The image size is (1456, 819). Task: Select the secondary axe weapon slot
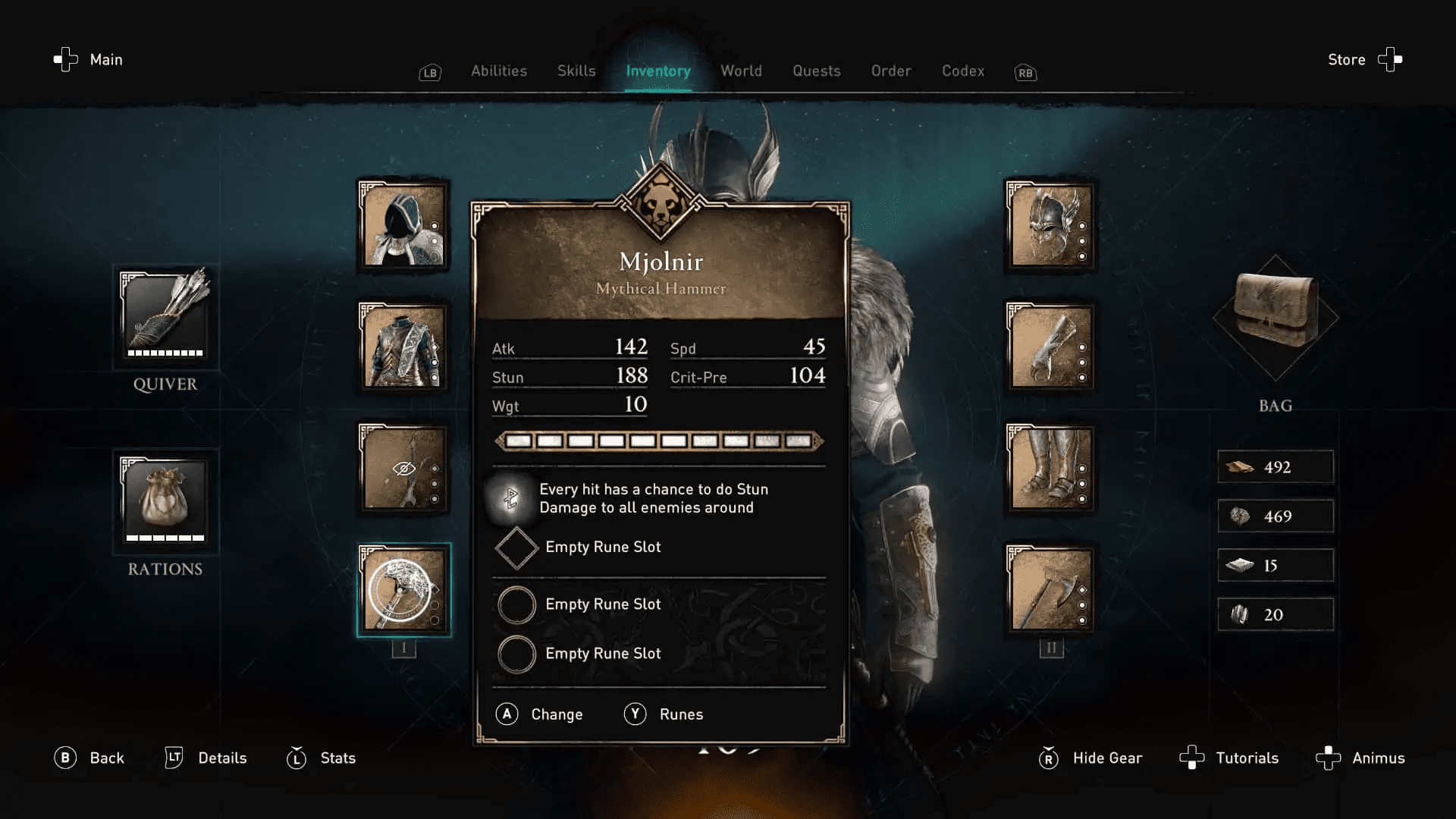[1050, 588]
